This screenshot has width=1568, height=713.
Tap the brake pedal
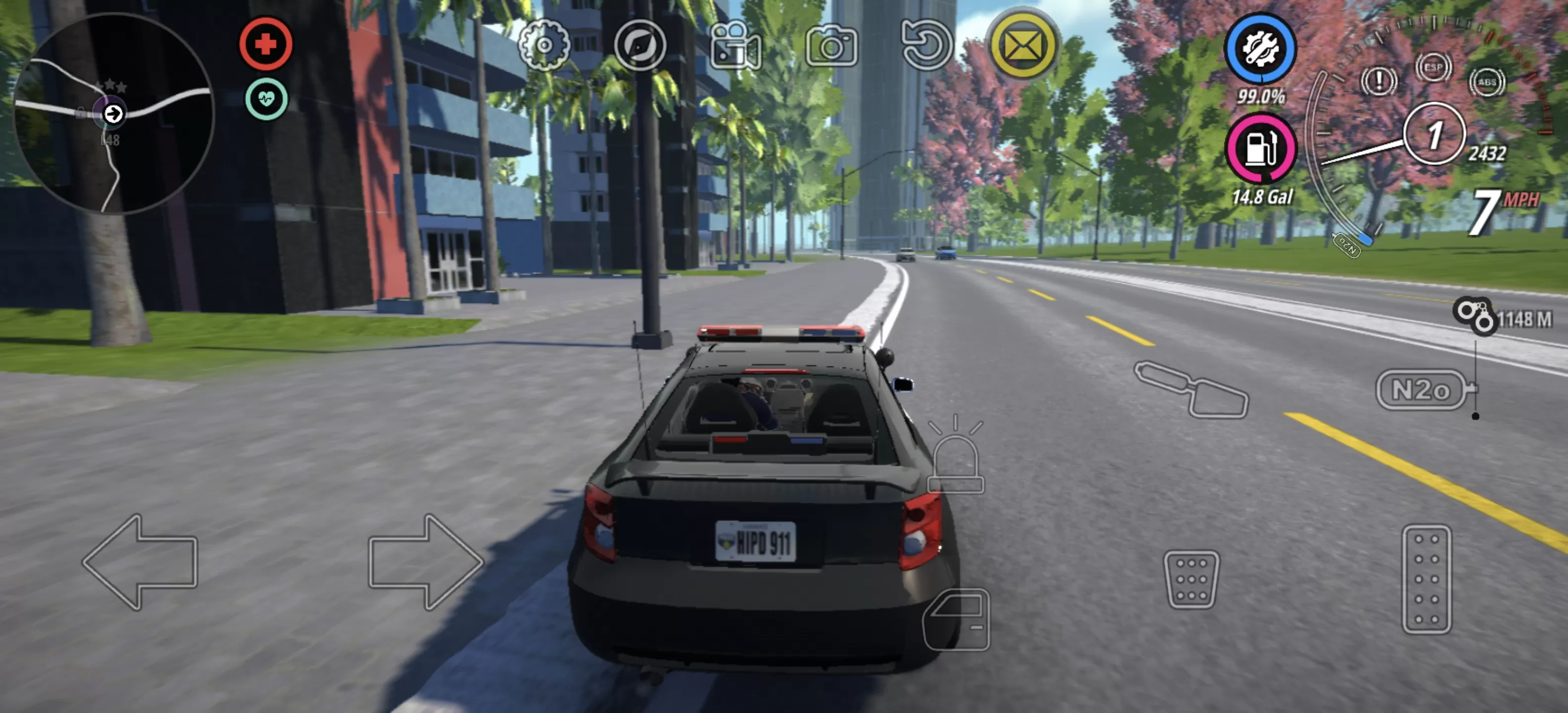pyautogui.click(x=1191, y=580)
